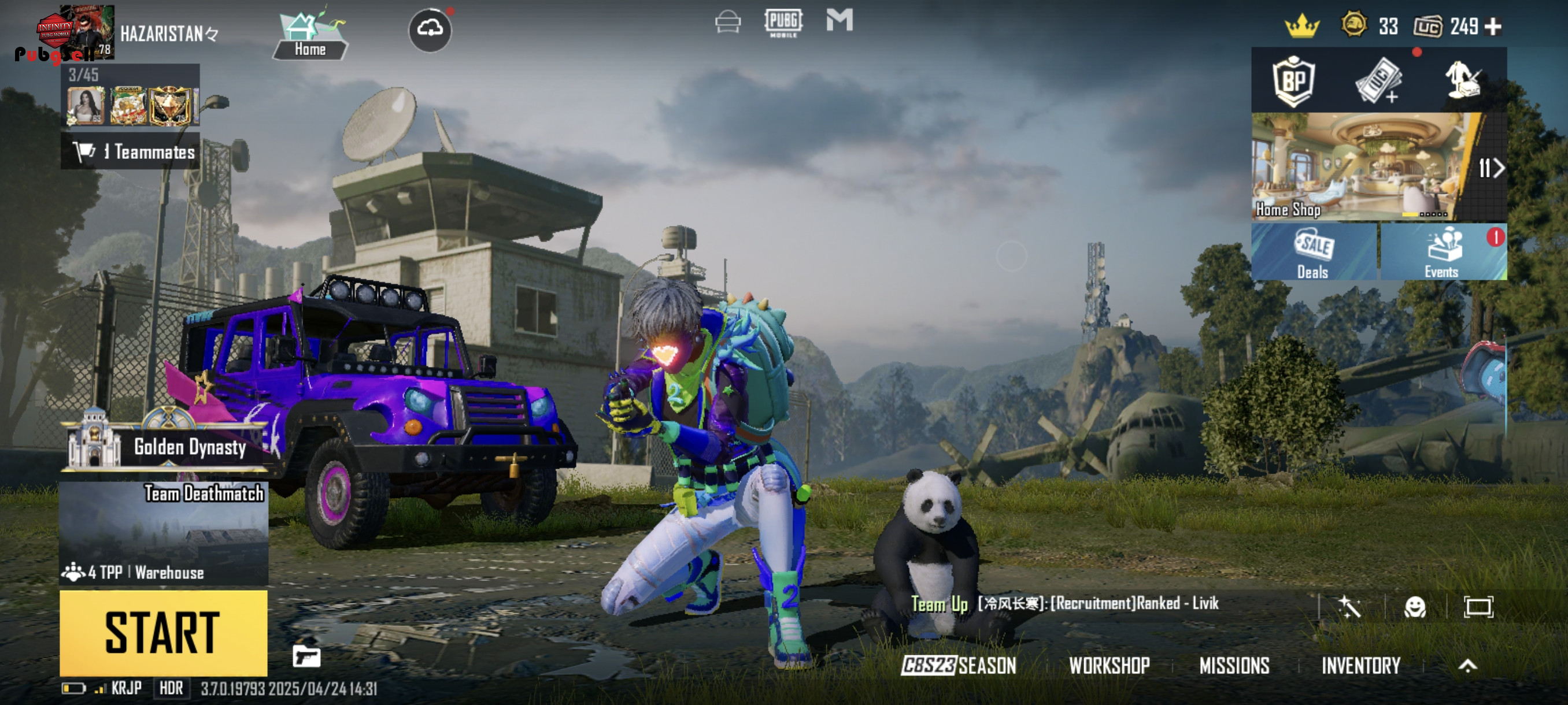Open the Team Up recruitment chat line
This screenshot has width=1568, height=705.
[1065, 603]
